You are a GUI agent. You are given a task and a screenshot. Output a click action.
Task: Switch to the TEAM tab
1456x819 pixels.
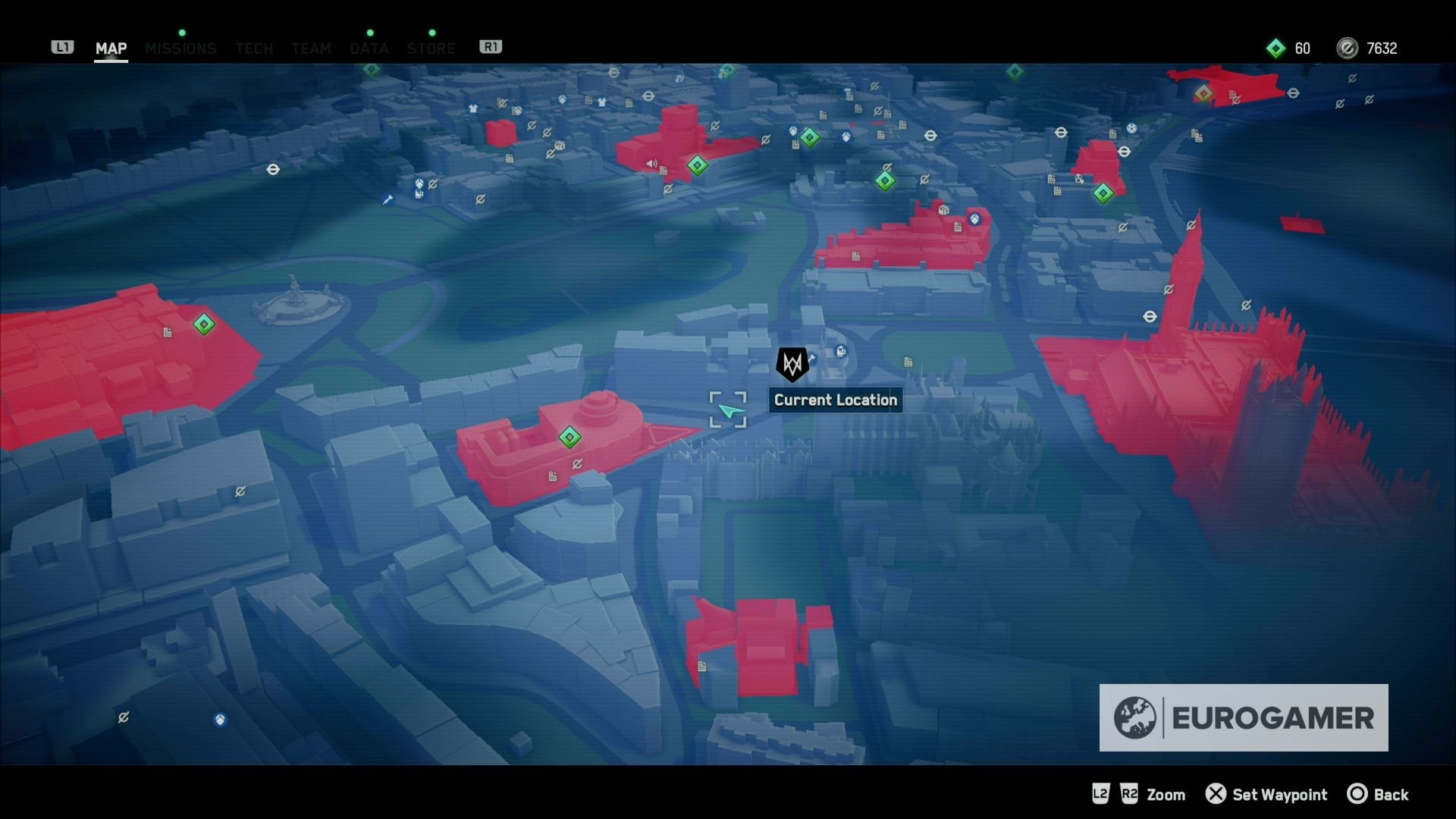(x=311, y=49)
